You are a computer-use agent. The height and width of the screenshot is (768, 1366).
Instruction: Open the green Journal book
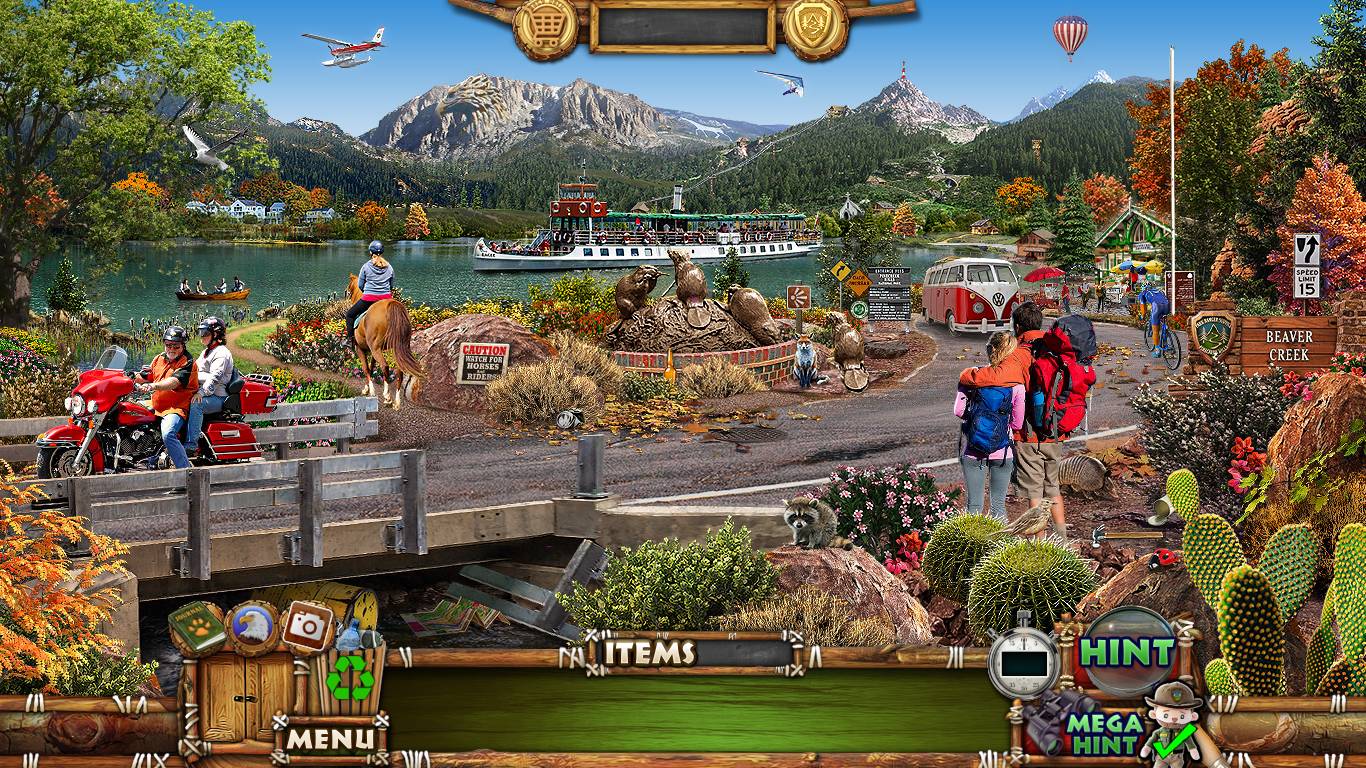(x=196, y=627)
